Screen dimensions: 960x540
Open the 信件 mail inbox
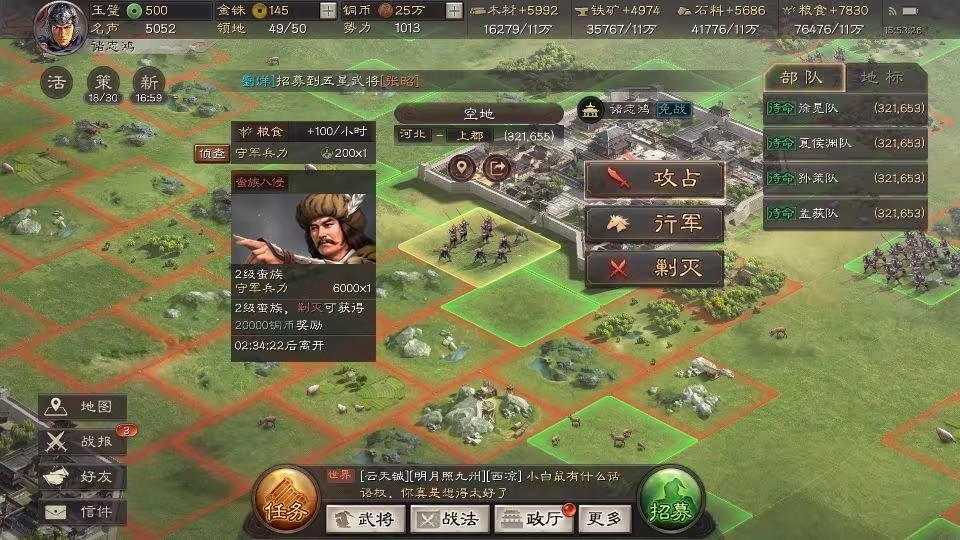point(84,511)
